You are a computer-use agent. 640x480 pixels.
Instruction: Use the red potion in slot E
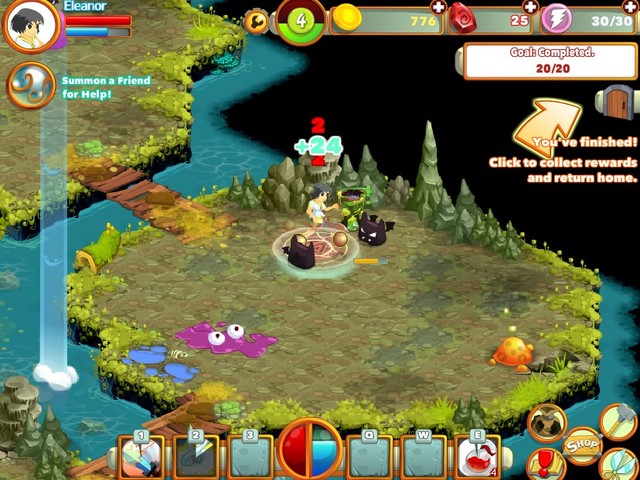477,456
